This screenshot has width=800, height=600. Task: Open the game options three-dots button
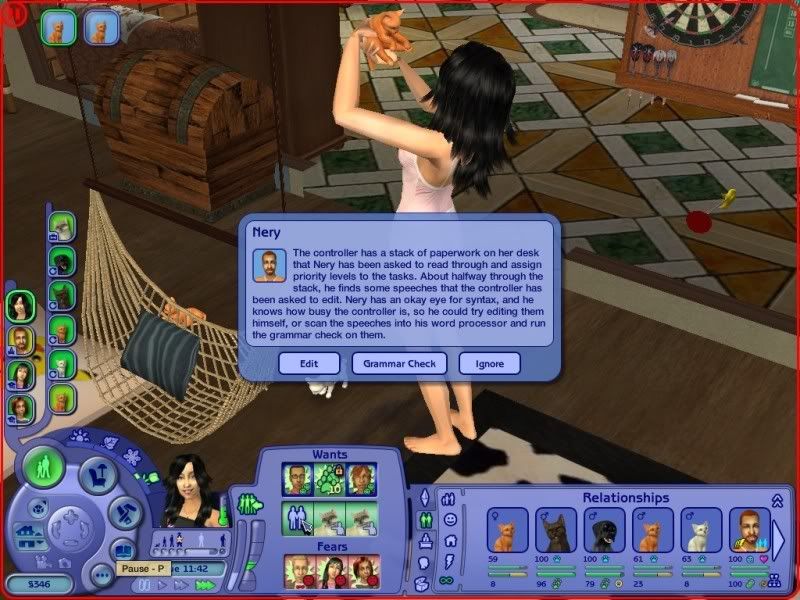tap(99, 575)
